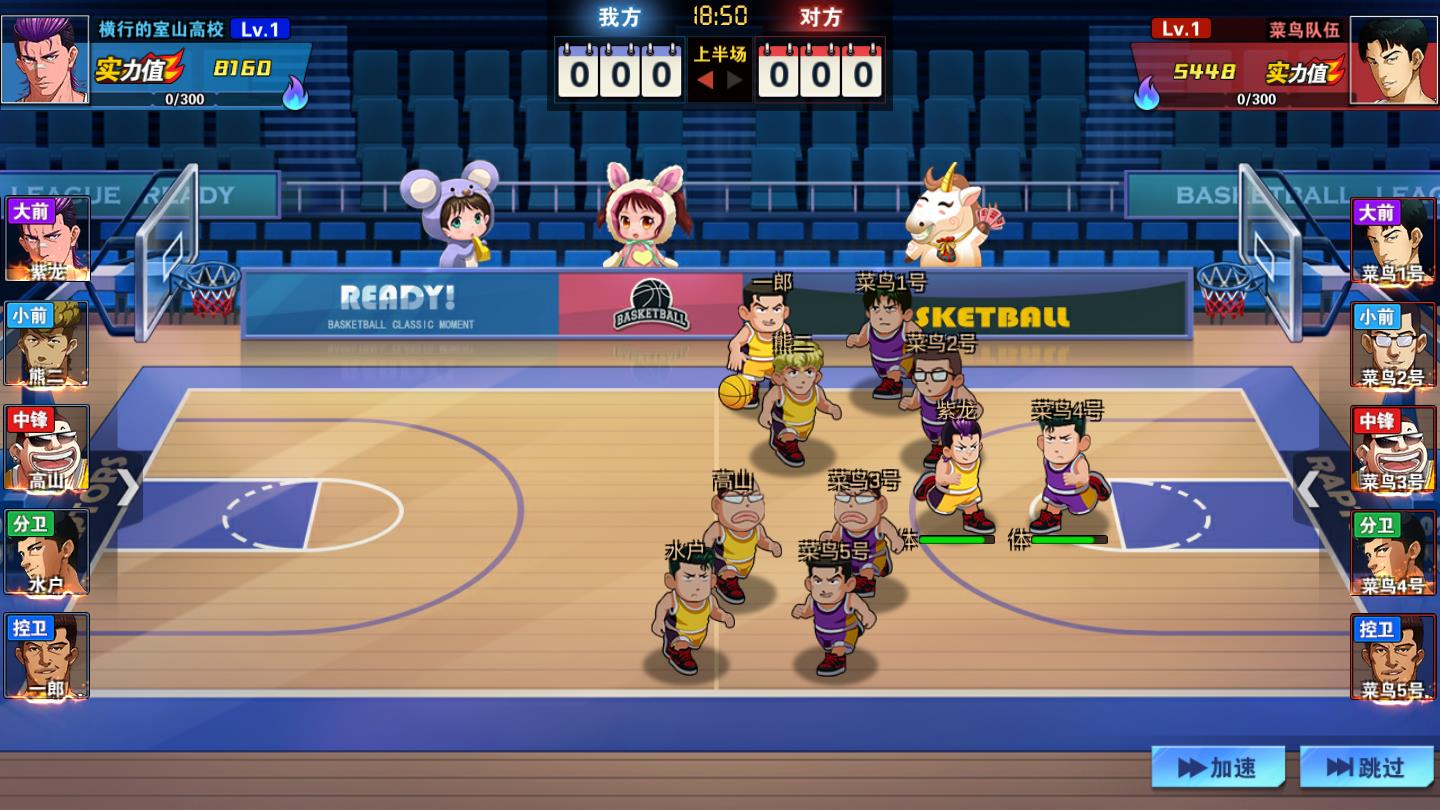The height and width of the screenshot is (810, 1440).
Task: Pick shooting guard 水户 portrait
Action: pos(47,552)
